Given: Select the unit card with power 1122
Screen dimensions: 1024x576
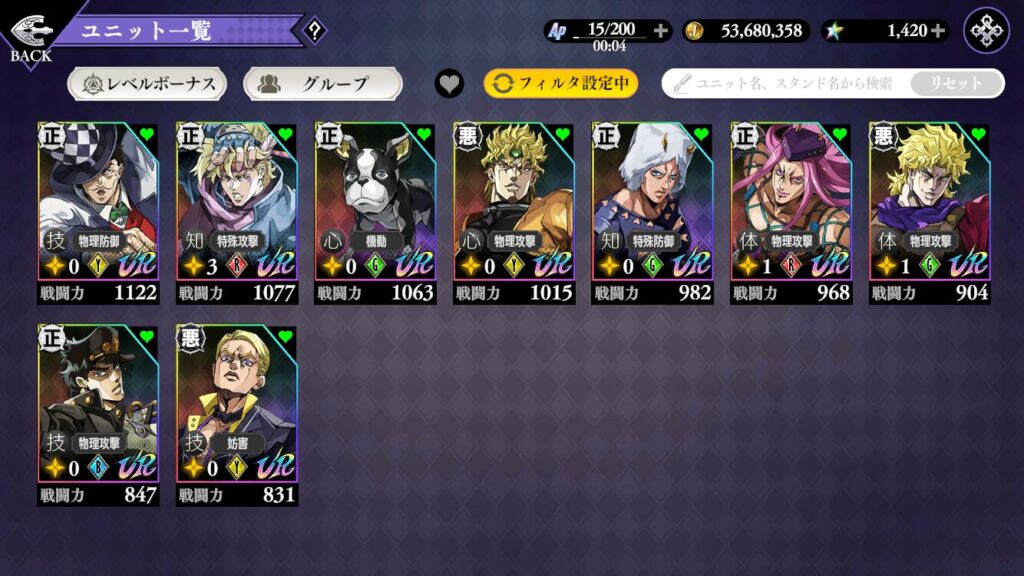Looking at the screenshot, I should pyautogui.click(x=98, y=212).
